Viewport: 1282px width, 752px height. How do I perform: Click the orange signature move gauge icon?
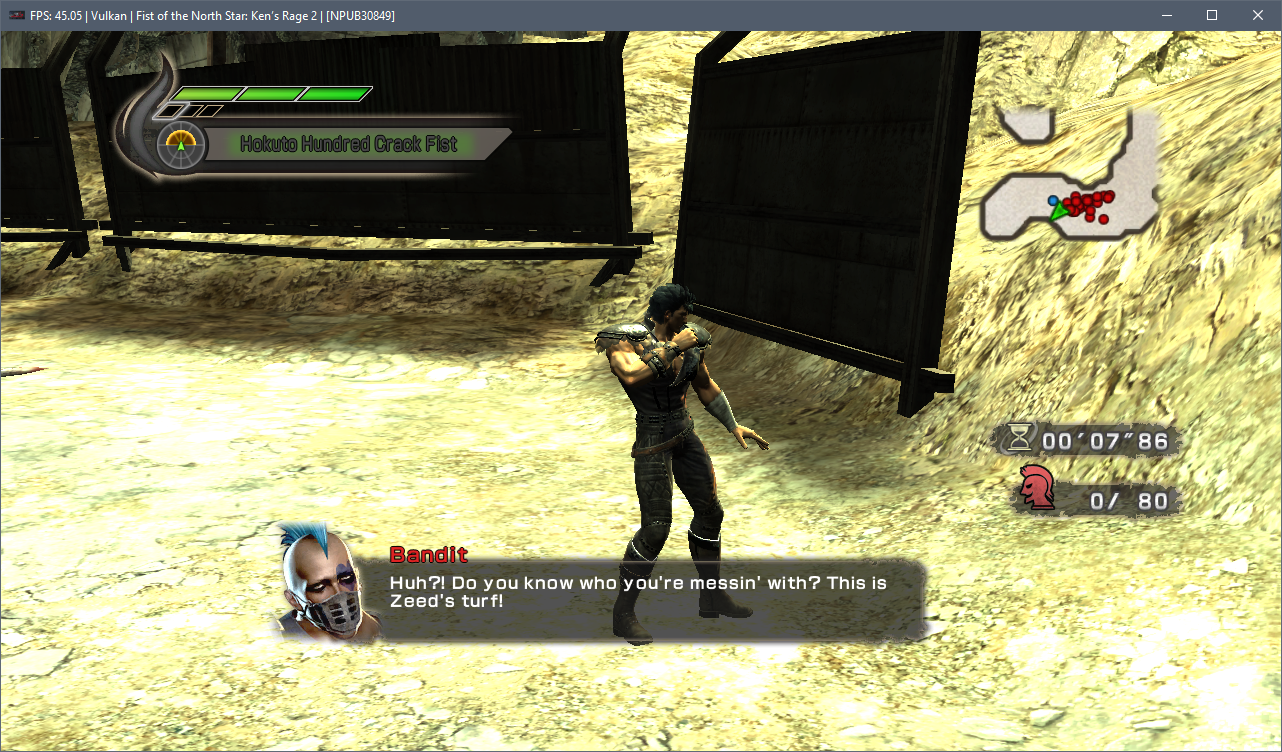click(x=181, y=144)
